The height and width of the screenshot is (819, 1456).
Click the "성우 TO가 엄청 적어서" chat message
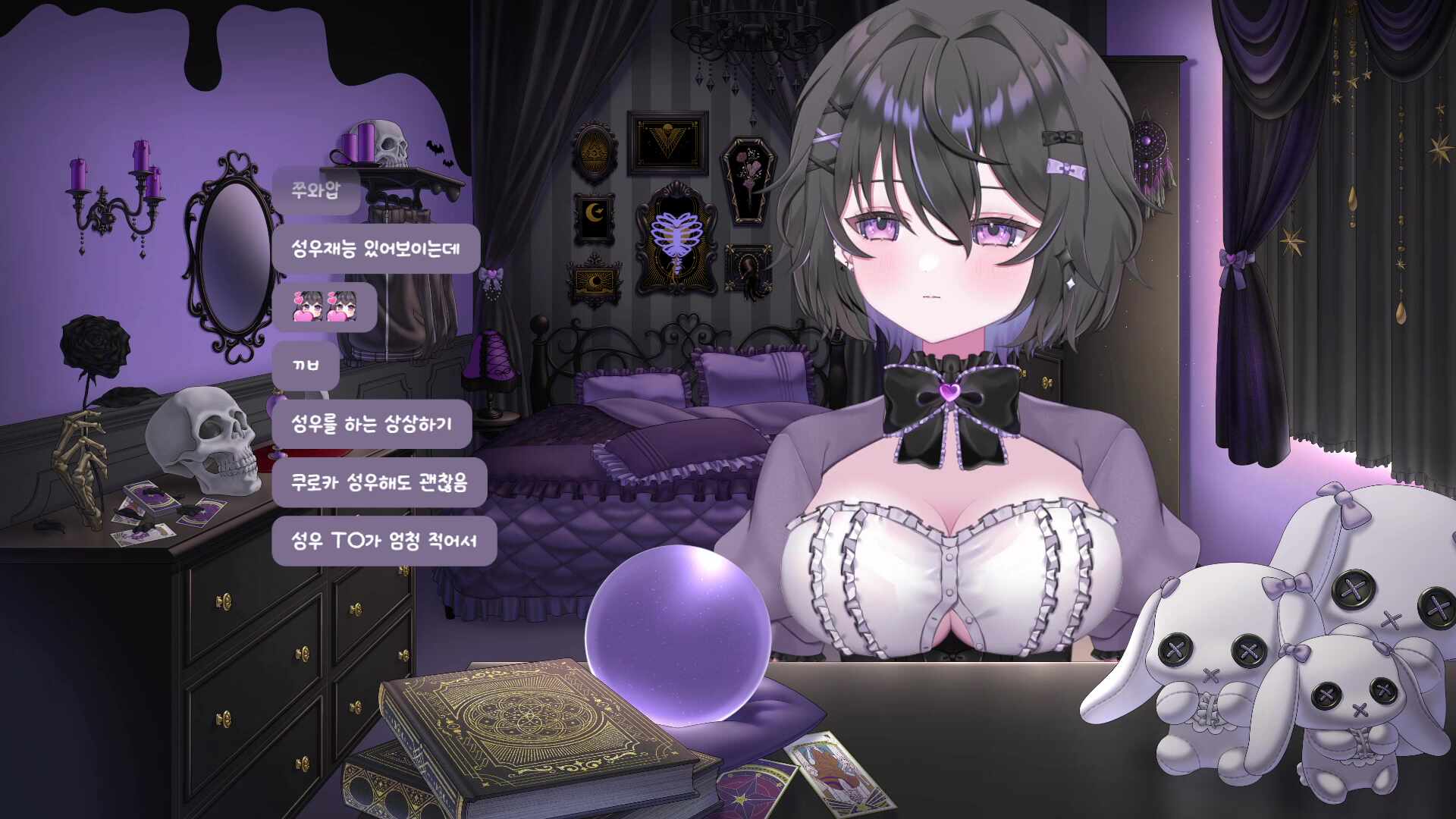click(x=384, y=541)
